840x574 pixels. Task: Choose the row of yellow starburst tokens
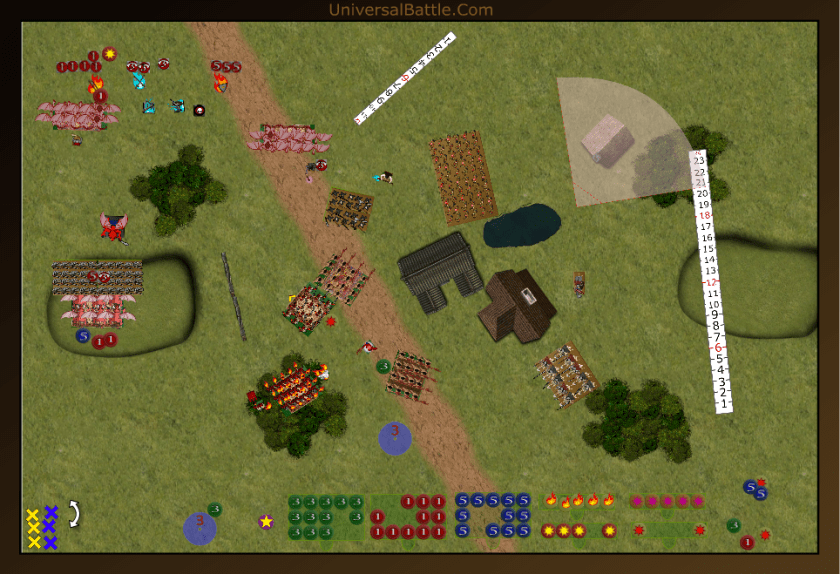click(x=579, y=530)
